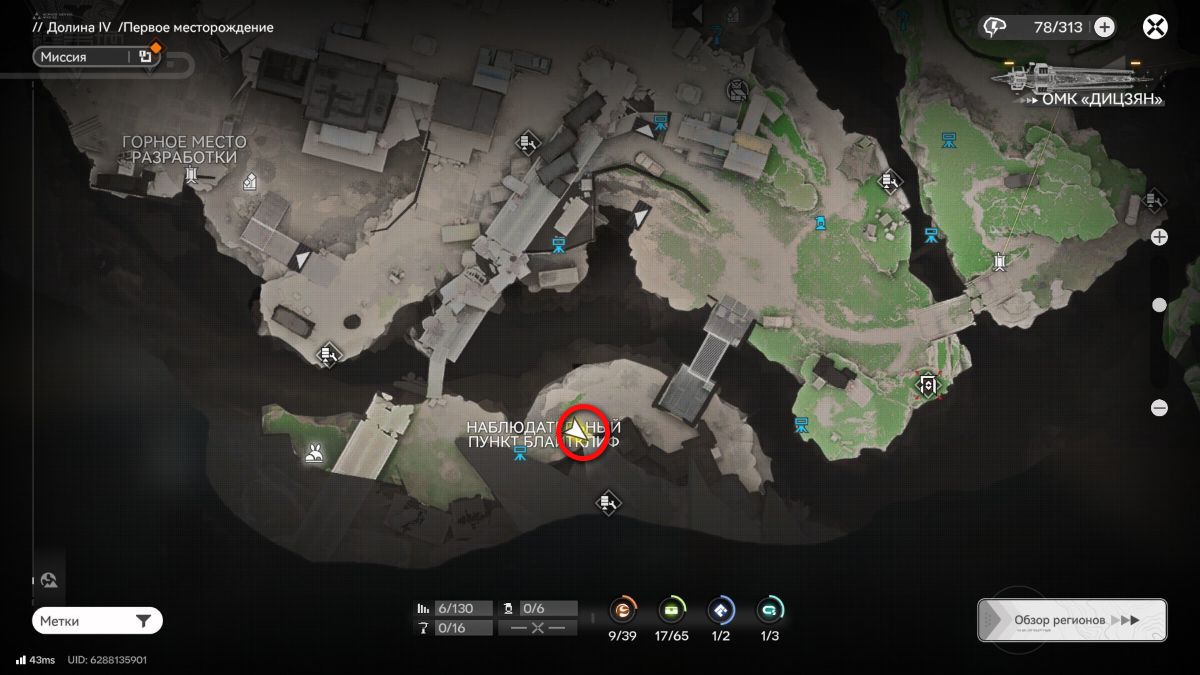The image size is (1200, 675).
Task: Select the white rabbit-shaped map marker
Action: [x=314, y=455]
